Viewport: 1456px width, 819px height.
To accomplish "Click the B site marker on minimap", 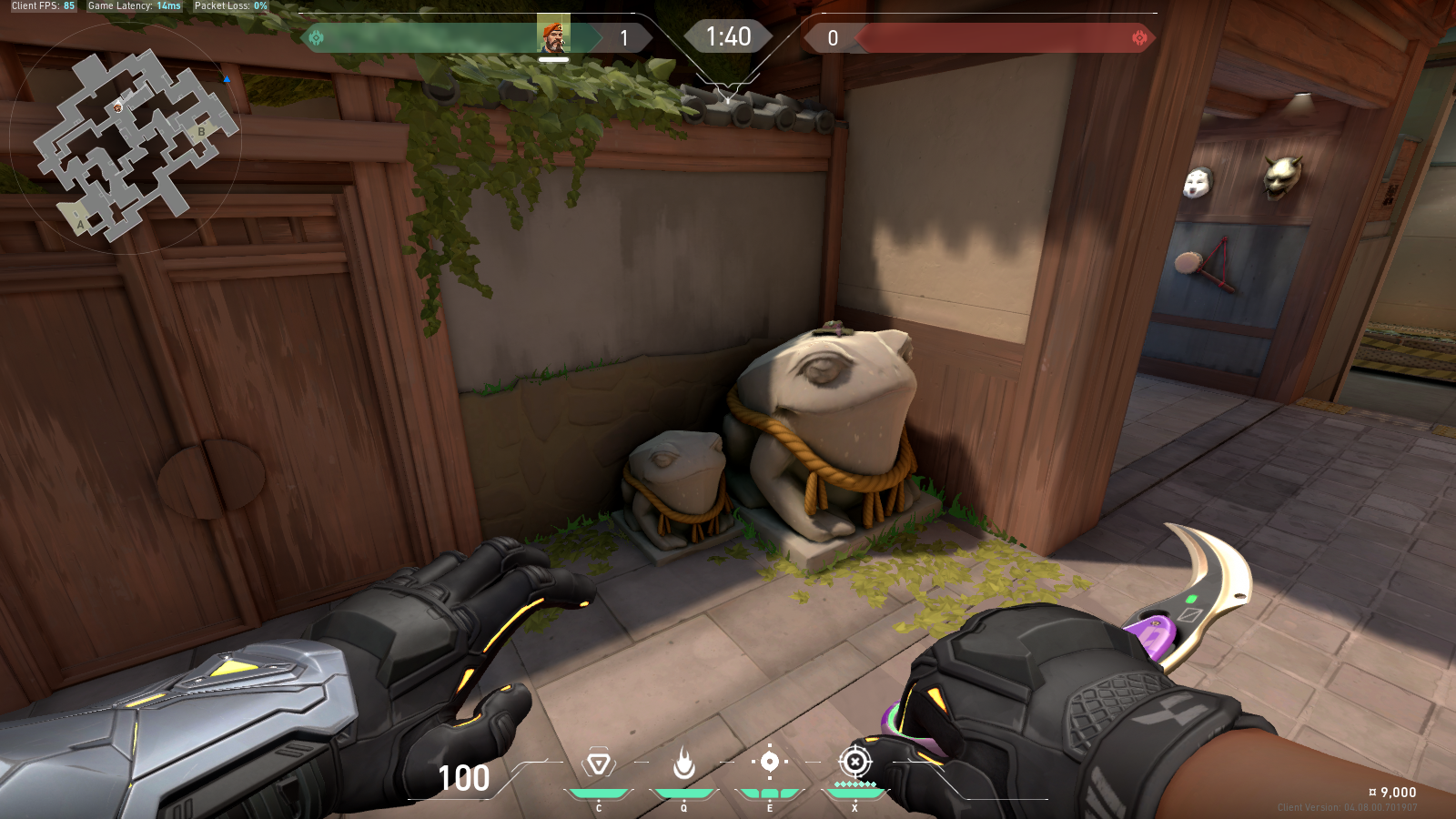I will point(202,132).
